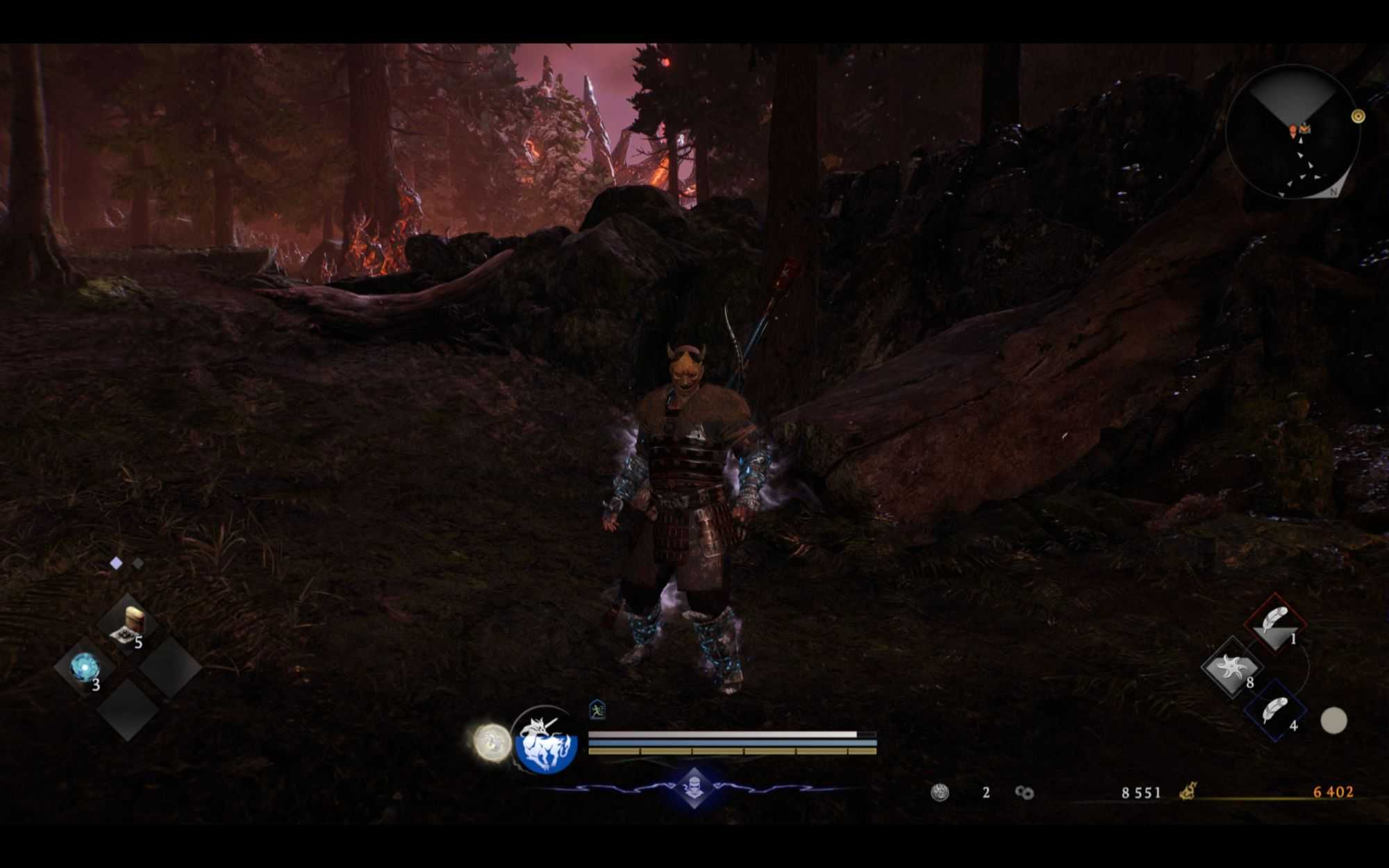This screenshot has height=868, width=1389.
Task: Select the elixir item shortcut slot
Action: [x=129, y=623]
